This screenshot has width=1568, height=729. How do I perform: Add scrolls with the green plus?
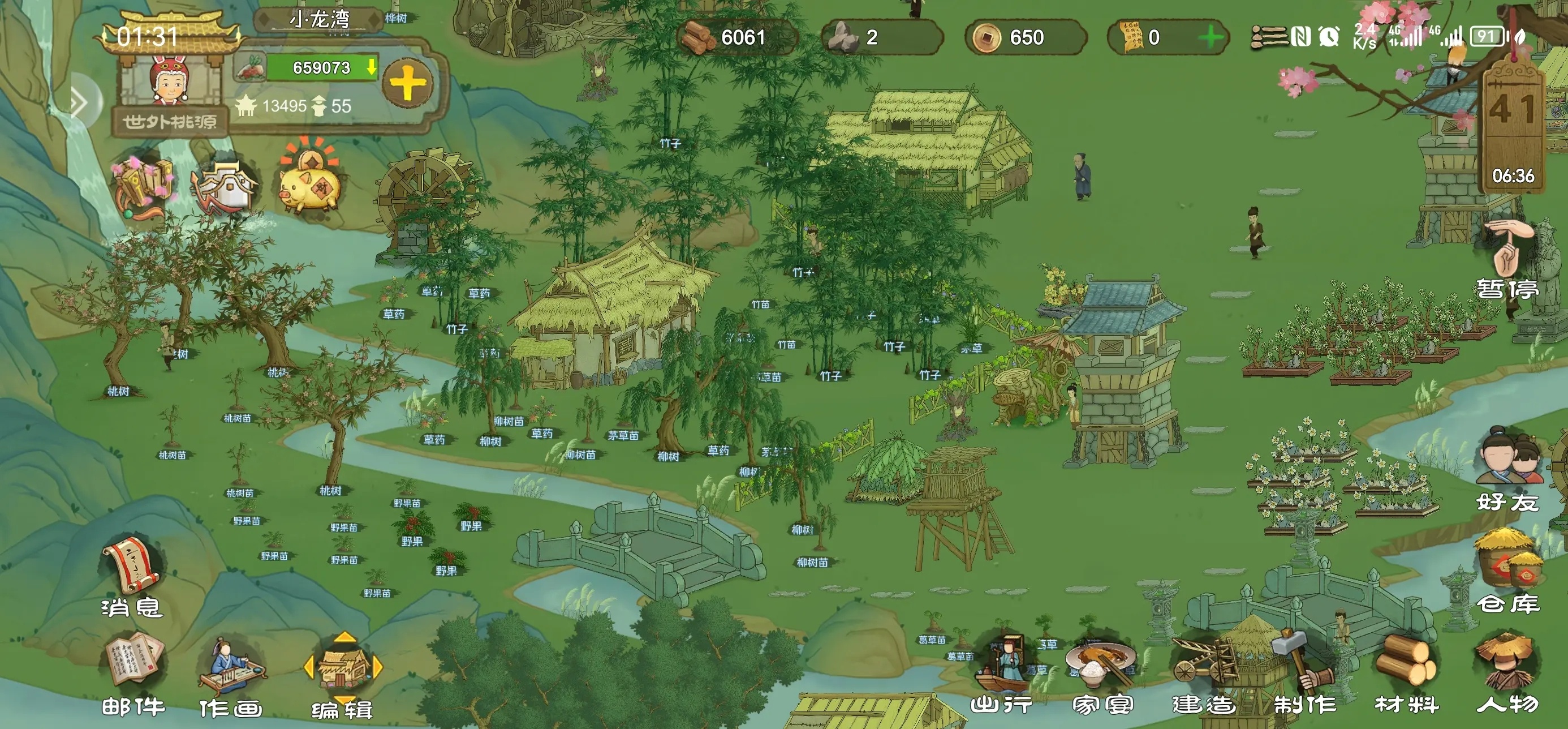(1210, 38)
